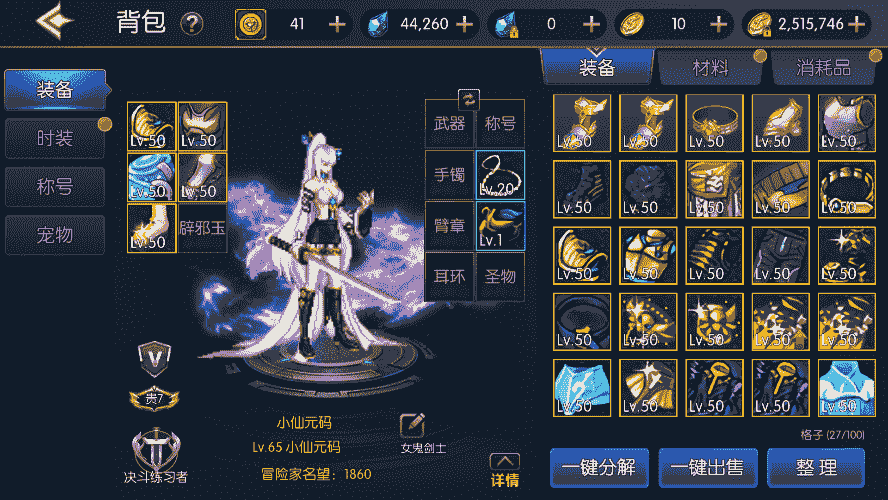Select the equipped Lv.20 necklace slot

coord(500,175)
